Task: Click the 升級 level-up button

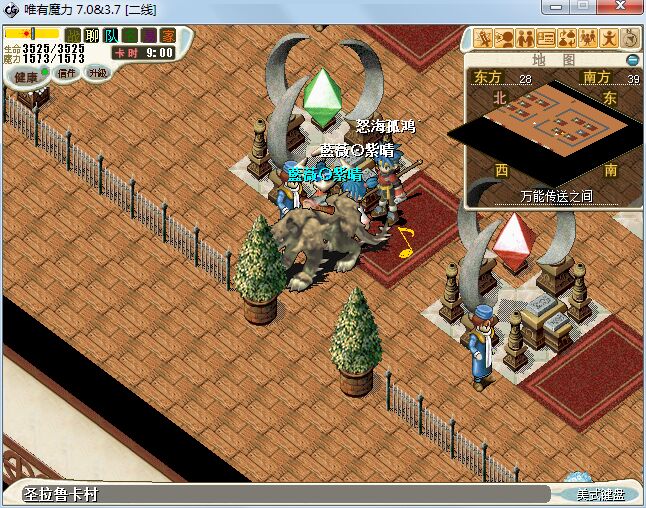Action: (97, 72)
